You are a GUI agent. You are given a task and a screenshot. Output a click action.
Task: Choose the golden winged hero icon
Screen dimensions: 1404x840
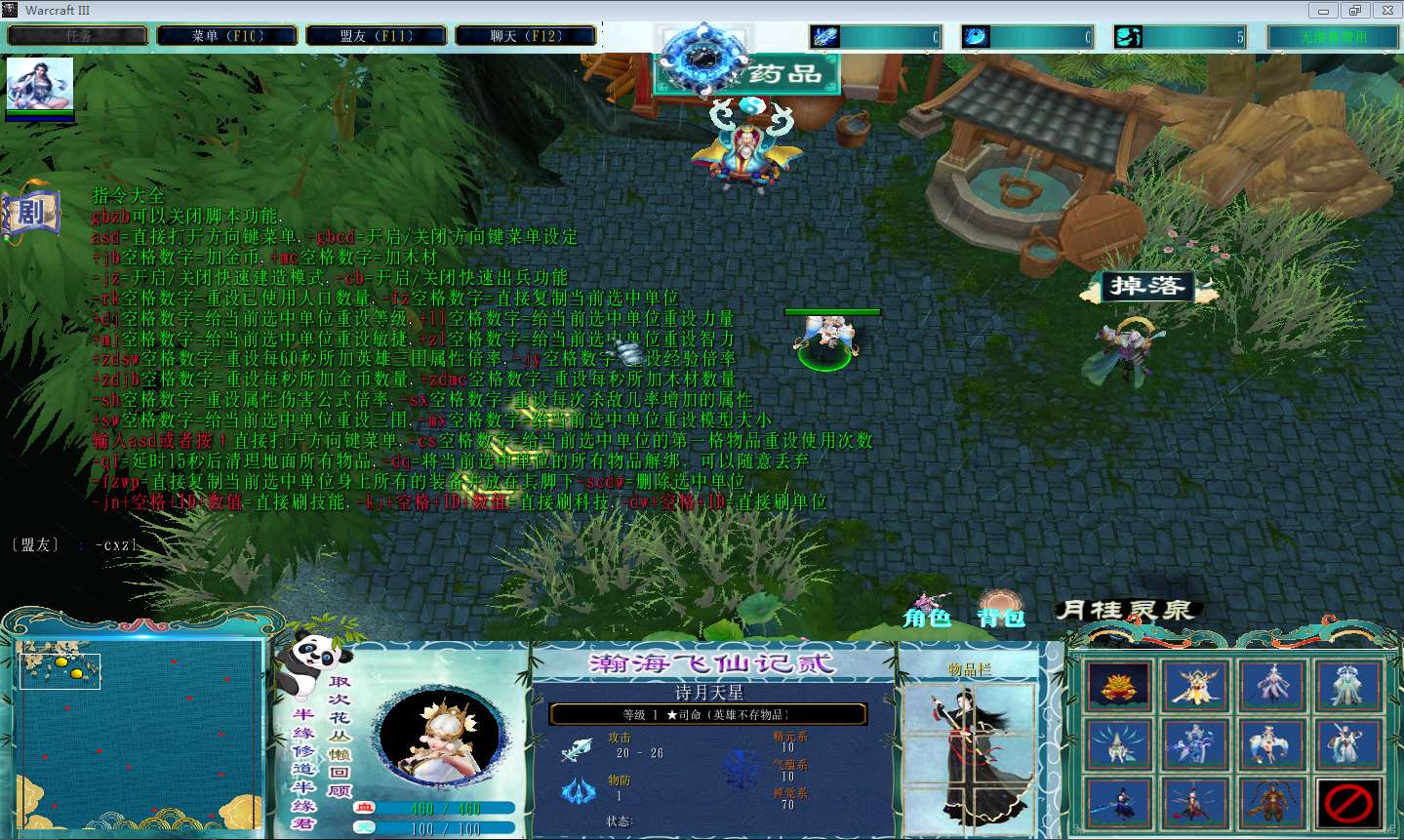click(x=1195, y=686)
